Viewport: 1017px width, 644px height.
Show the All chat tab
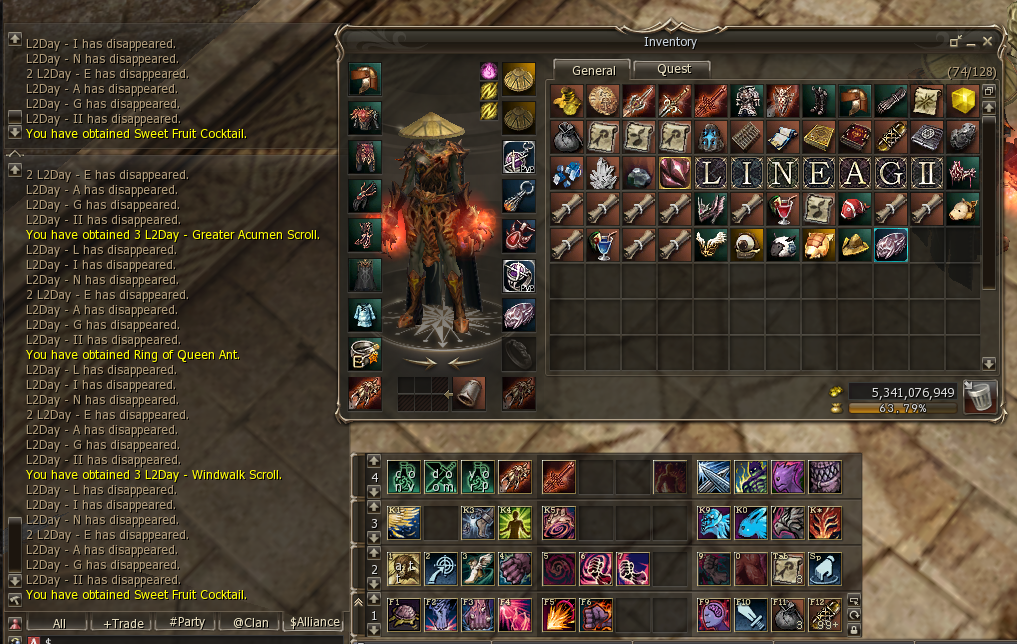[x=59, y=623]
